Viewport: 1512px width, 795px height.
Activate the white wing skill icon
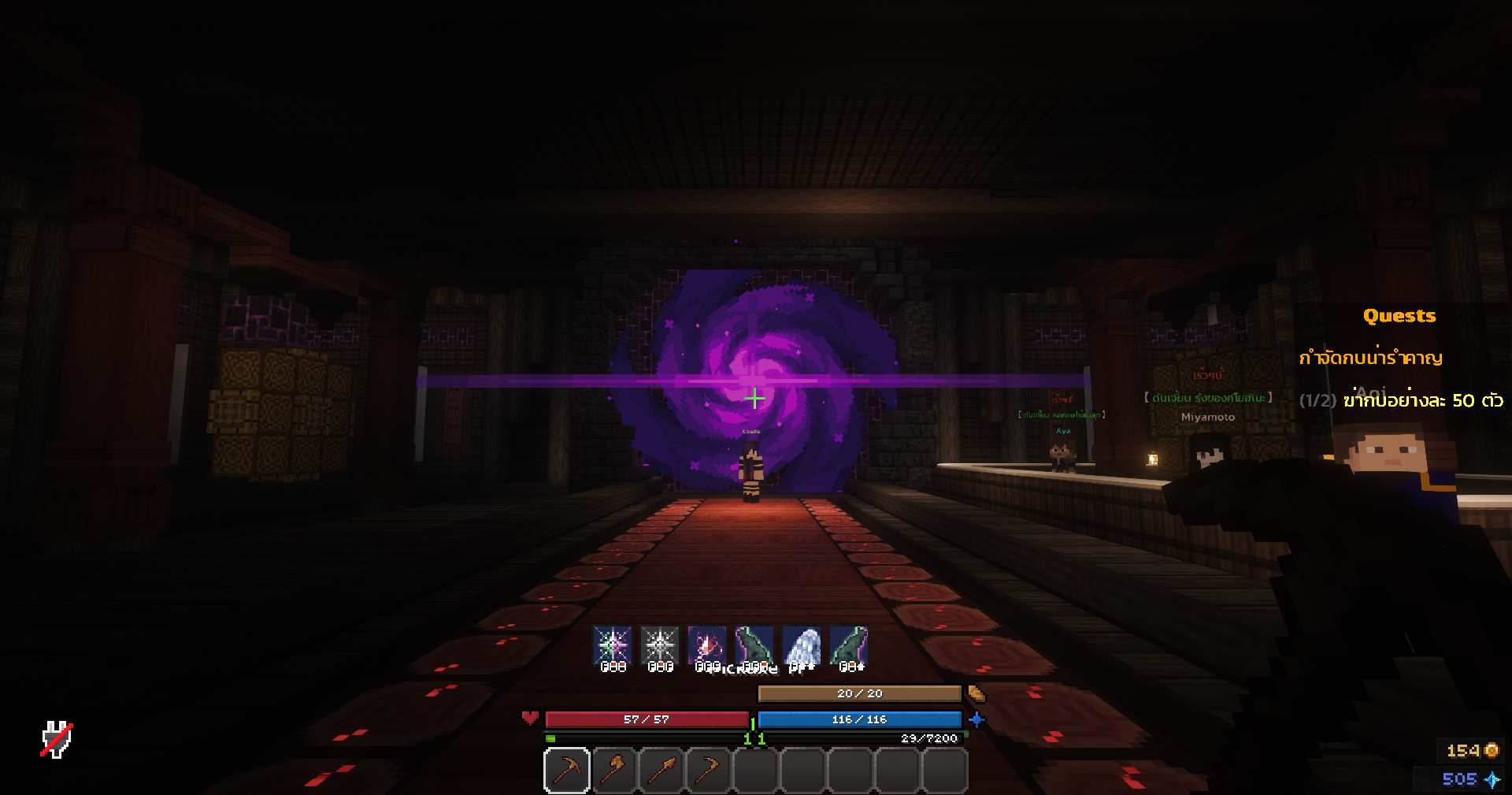802,646
